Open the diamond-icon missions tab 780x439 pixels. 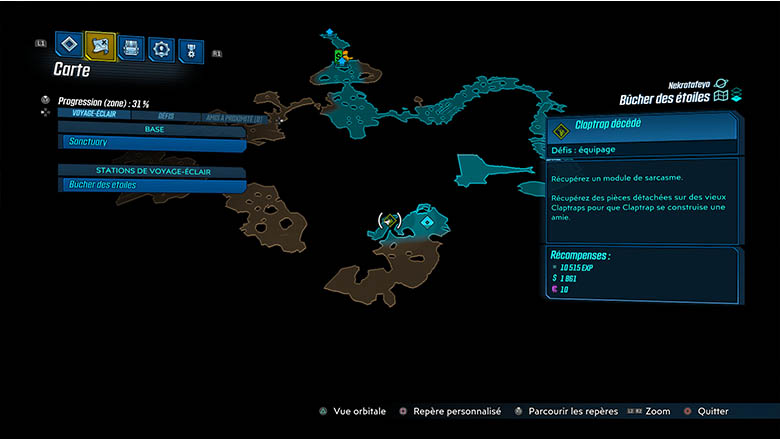click(x=69, y=45)
